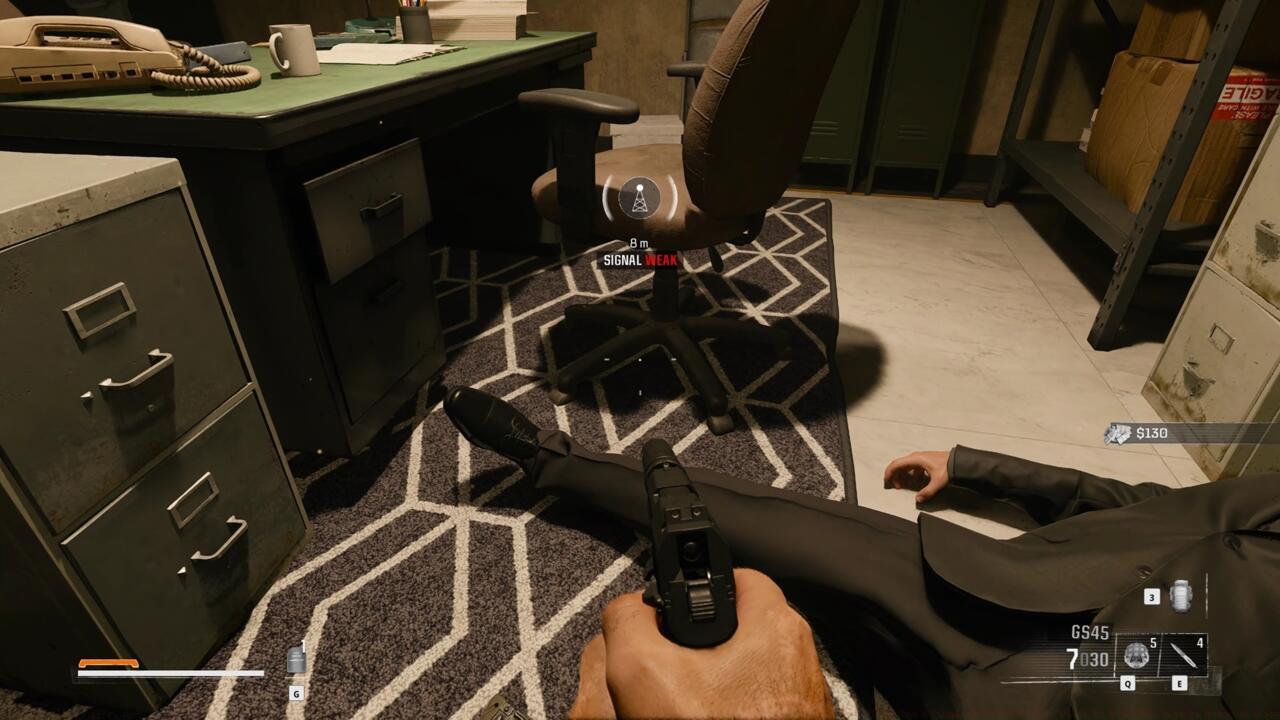Select the throwing knife icon above the E key

point(1184,655)
